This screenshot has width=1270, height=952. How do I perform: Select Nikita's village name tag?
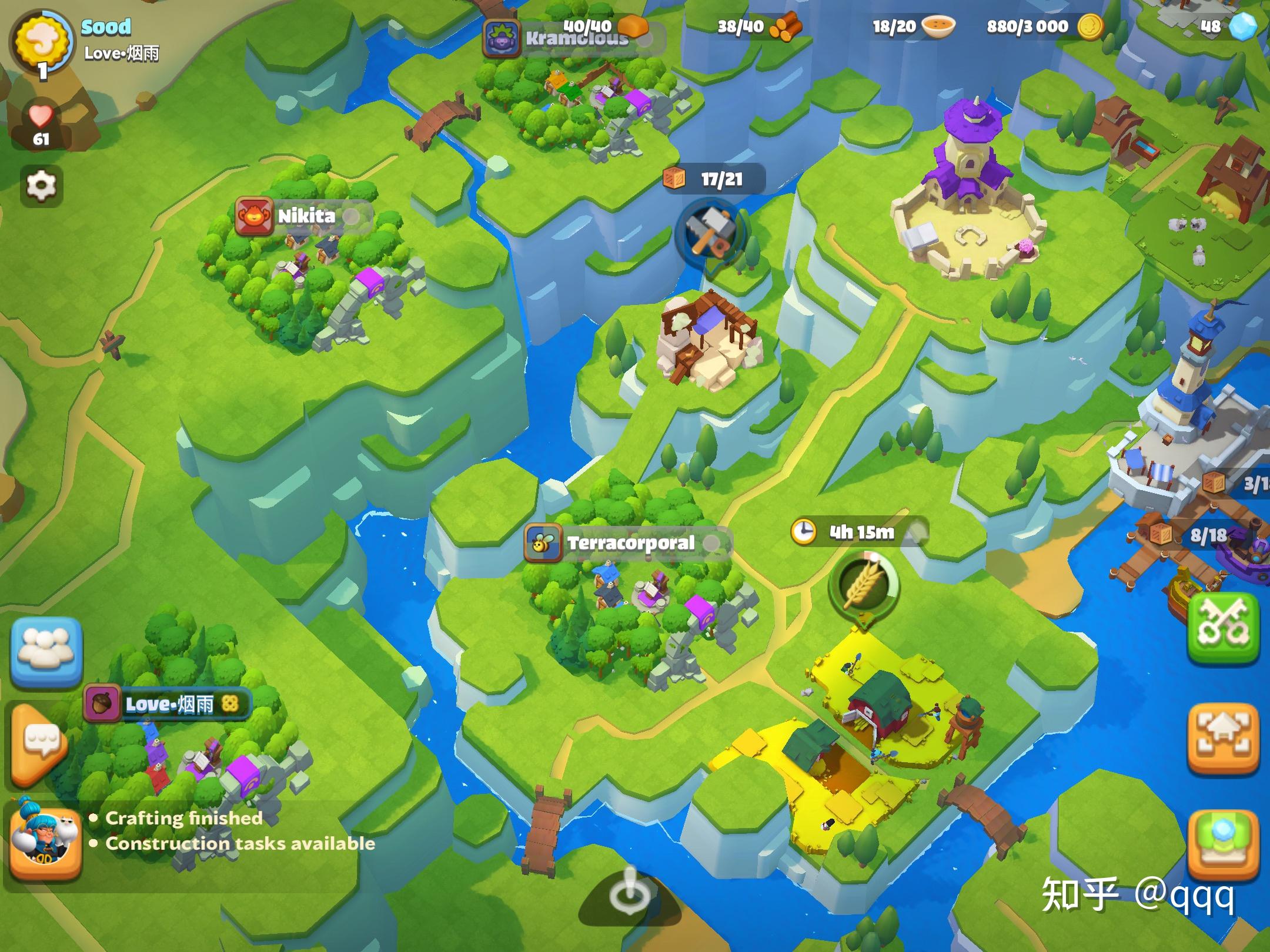305,216
